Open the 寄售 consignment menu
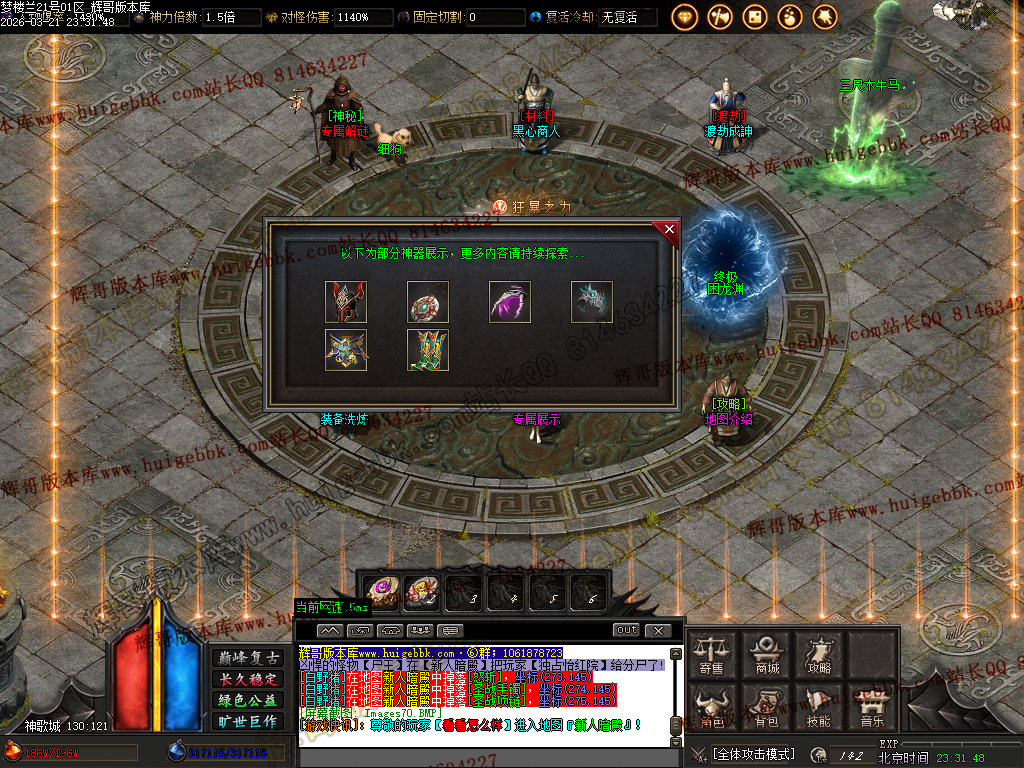The image size is (1024, 768). pos(712,653)
